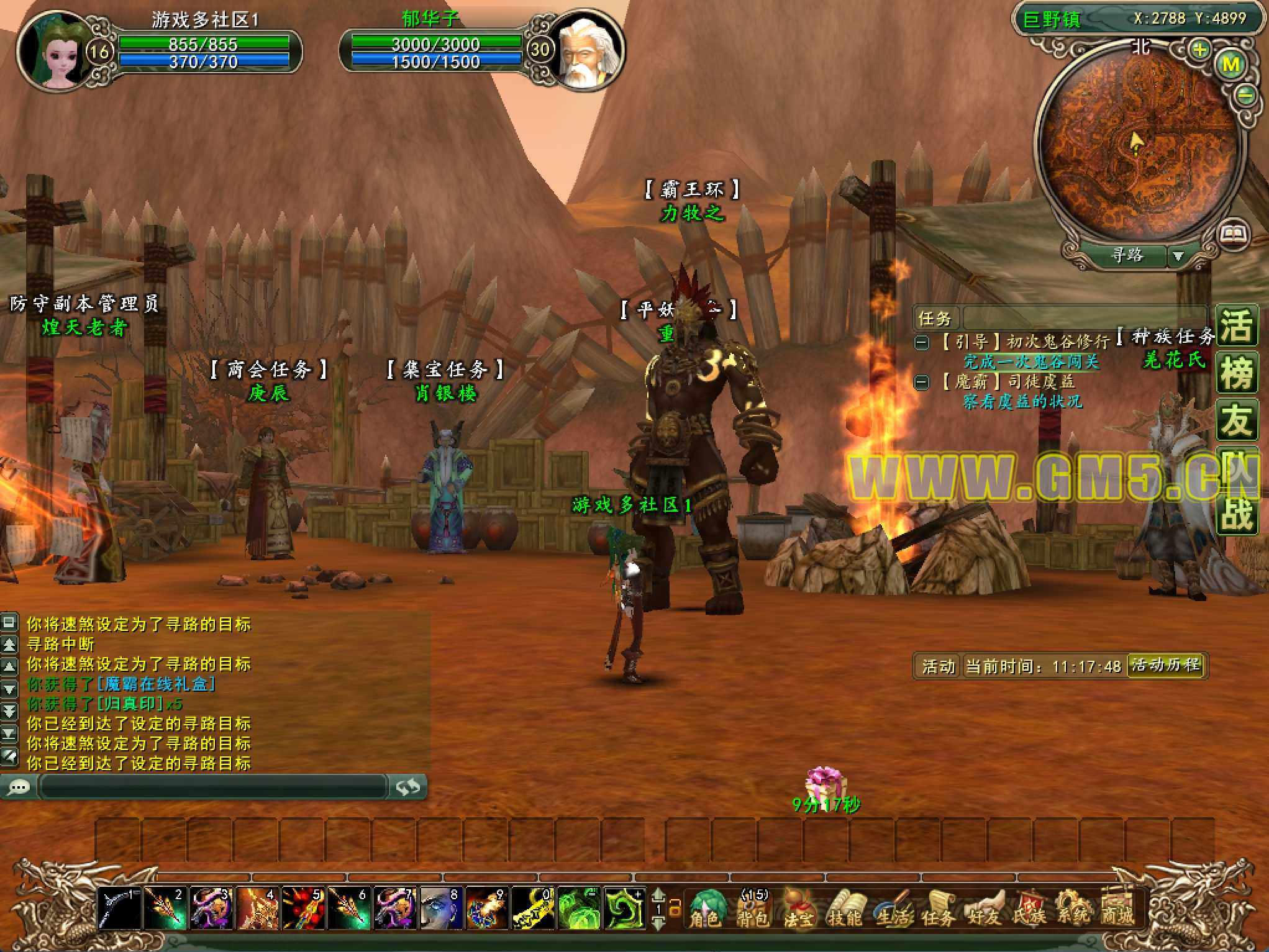
Task: Claim the pink gift box timer reward
Action: pos(824,784)
